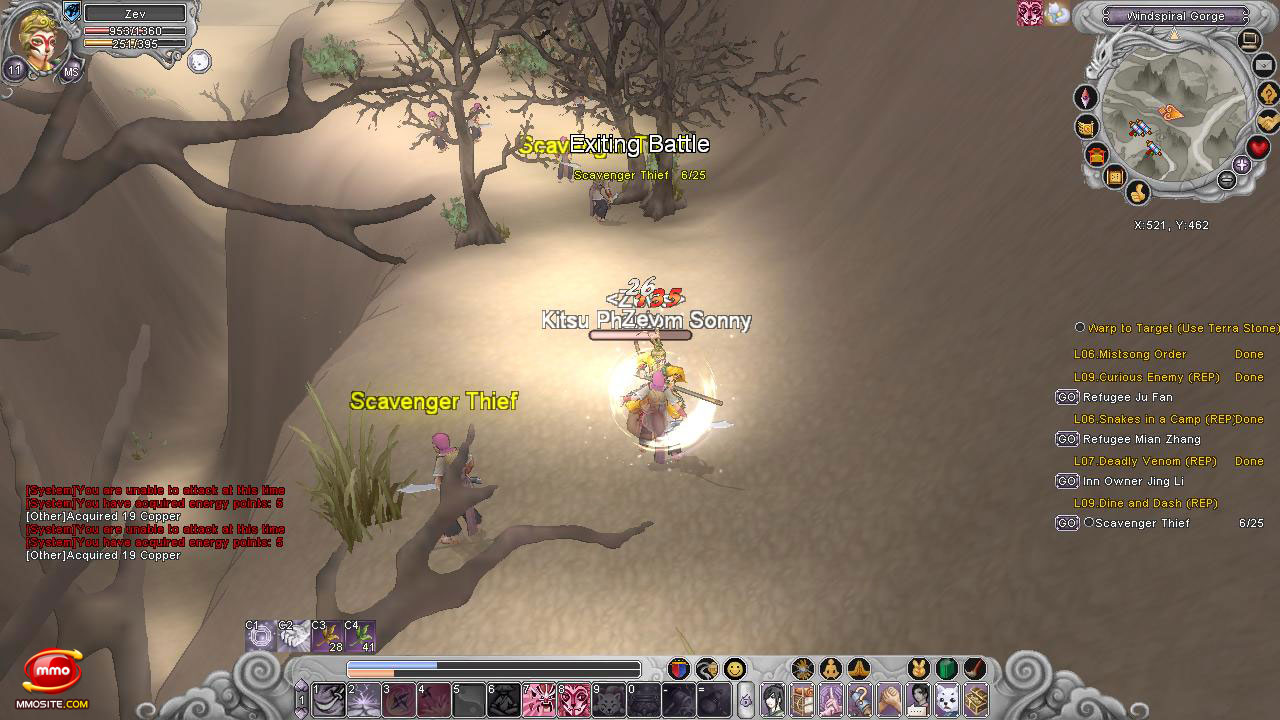Zoom out the minimap with the minus button

coord(1227,180)
